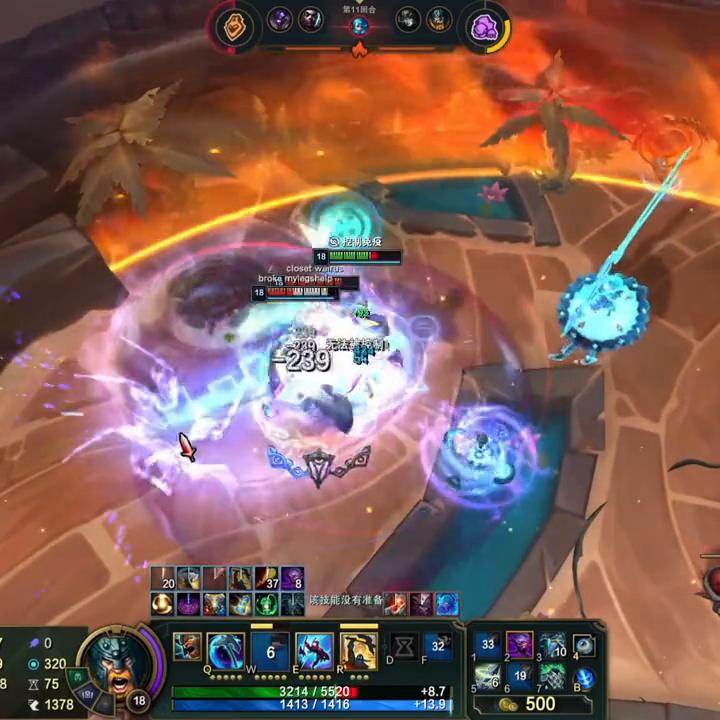Trigger the R ultimate ability

click(358, 651)
